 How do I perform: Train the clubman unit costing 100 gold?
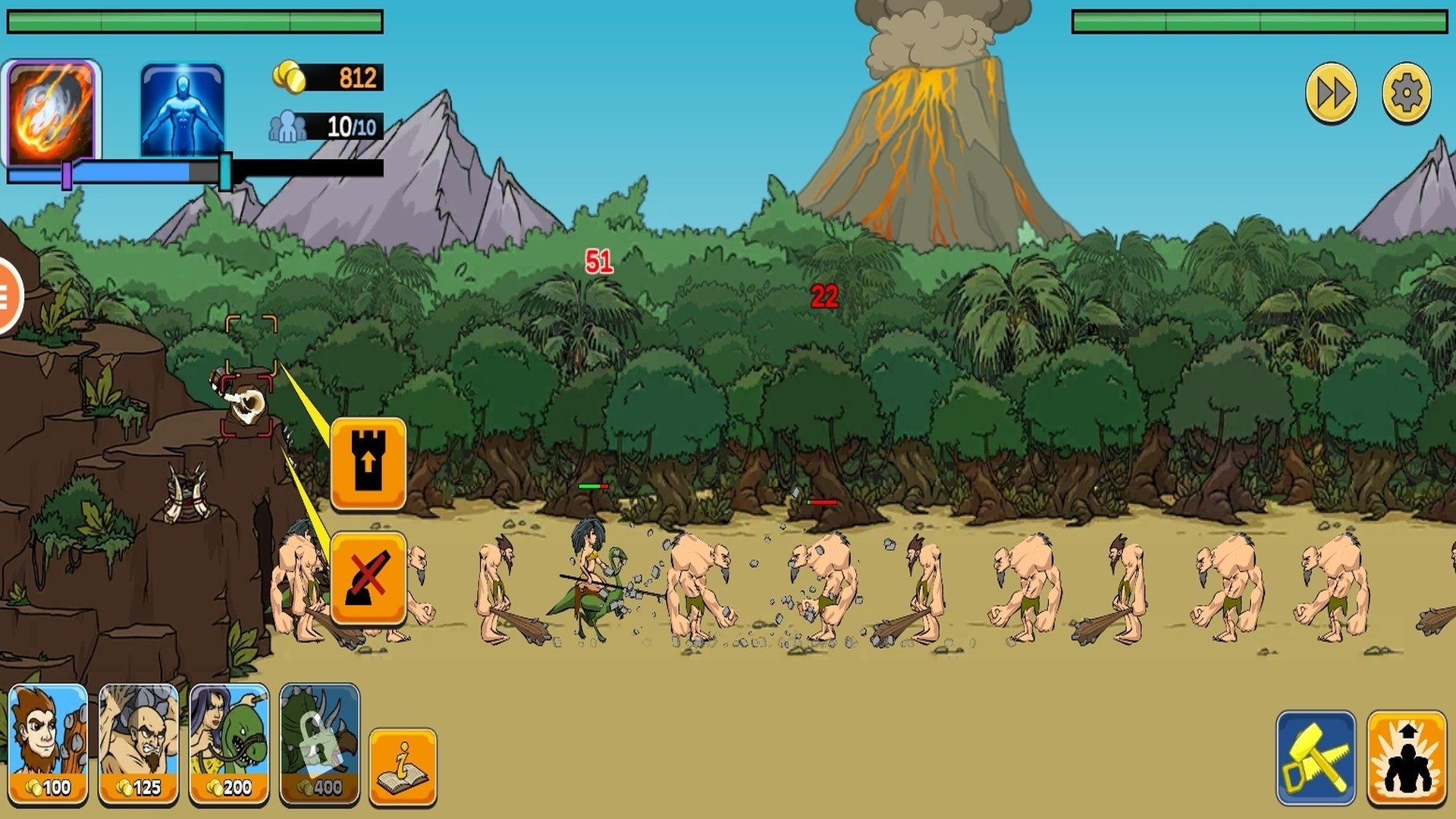49,743
